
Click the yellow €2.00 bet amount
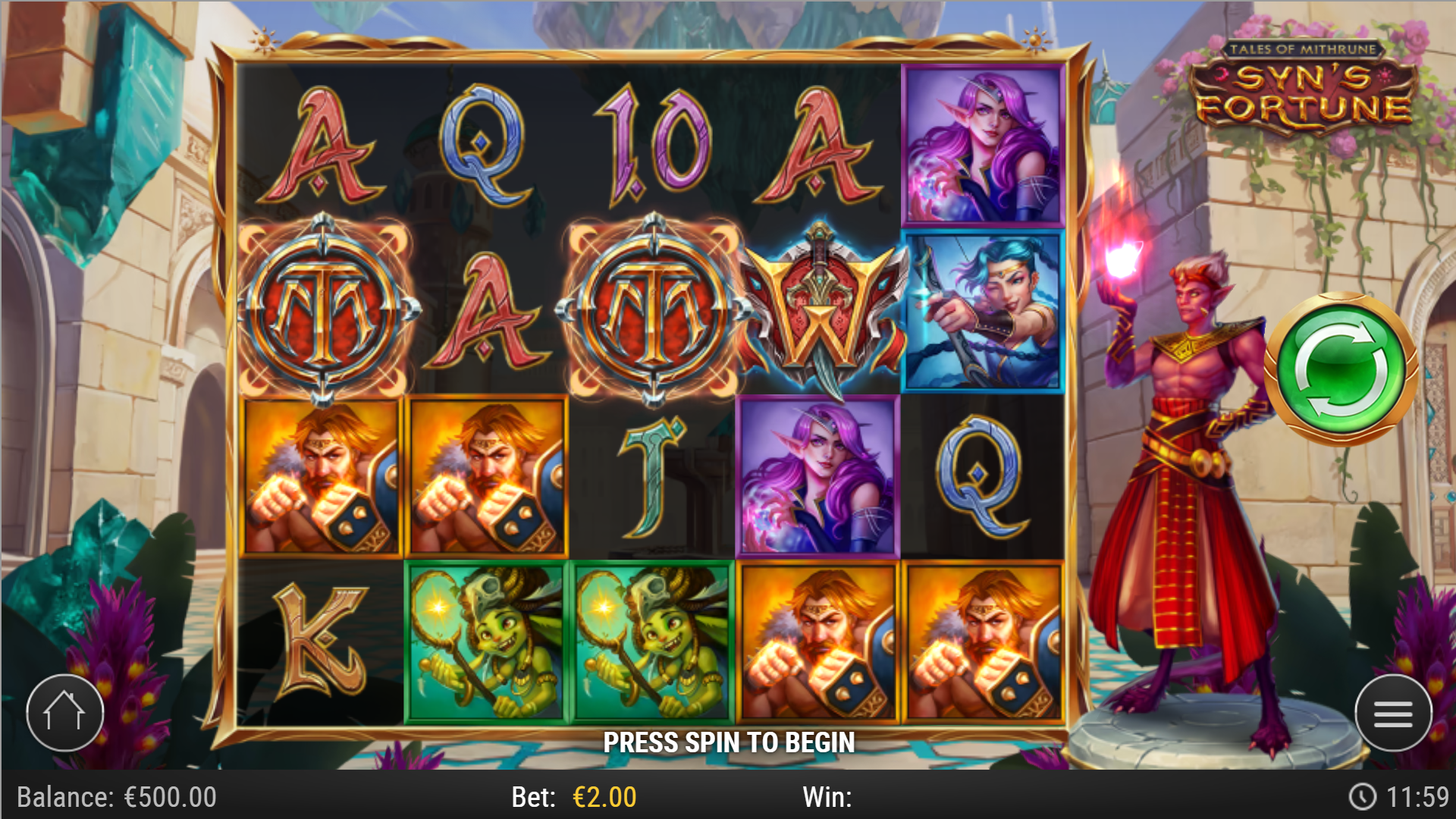pyautogui.click(x=603, y=796)
